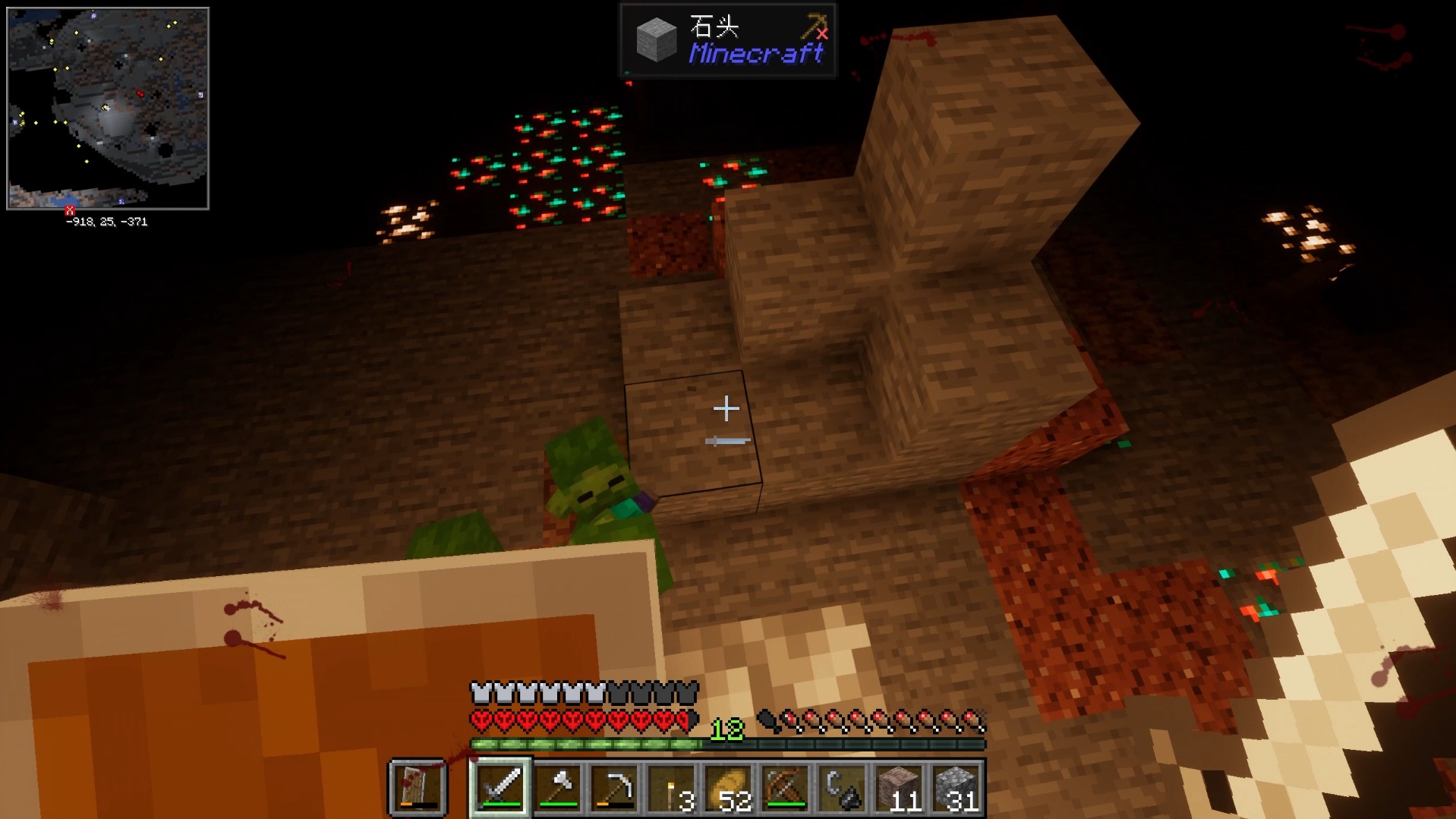Switch to the crossbow slot

pos(786,788)
